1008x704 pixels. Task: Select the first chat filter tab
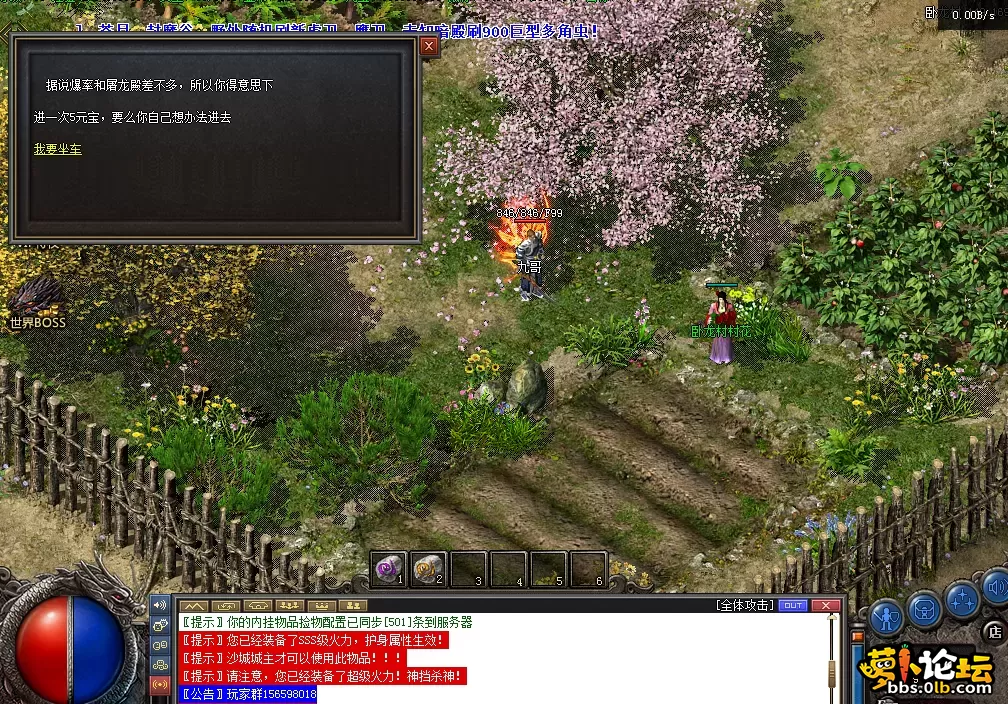tap(193, 606)
